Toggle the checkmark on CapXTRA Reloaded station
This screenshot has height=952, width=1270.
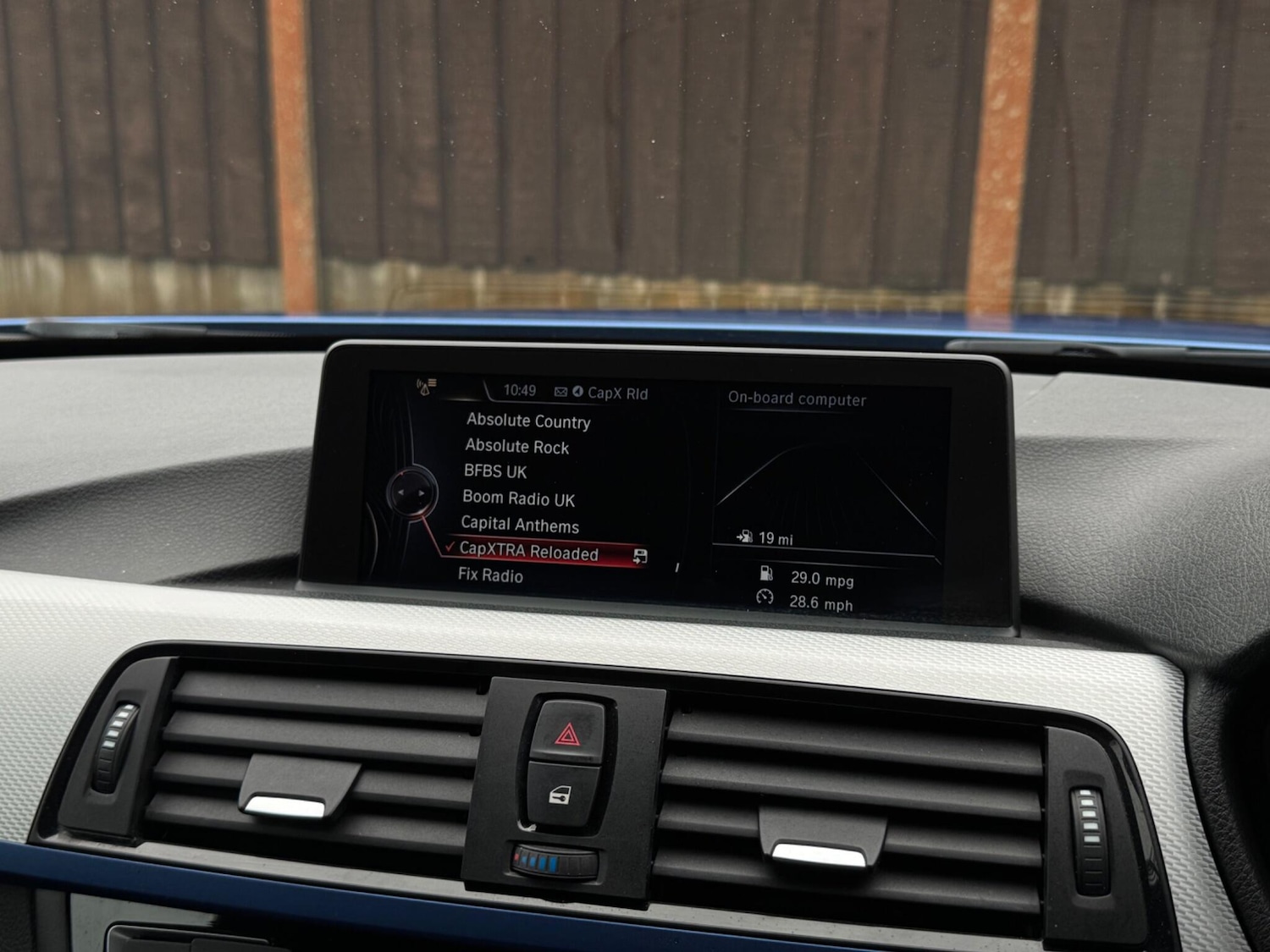click(450, 548)
